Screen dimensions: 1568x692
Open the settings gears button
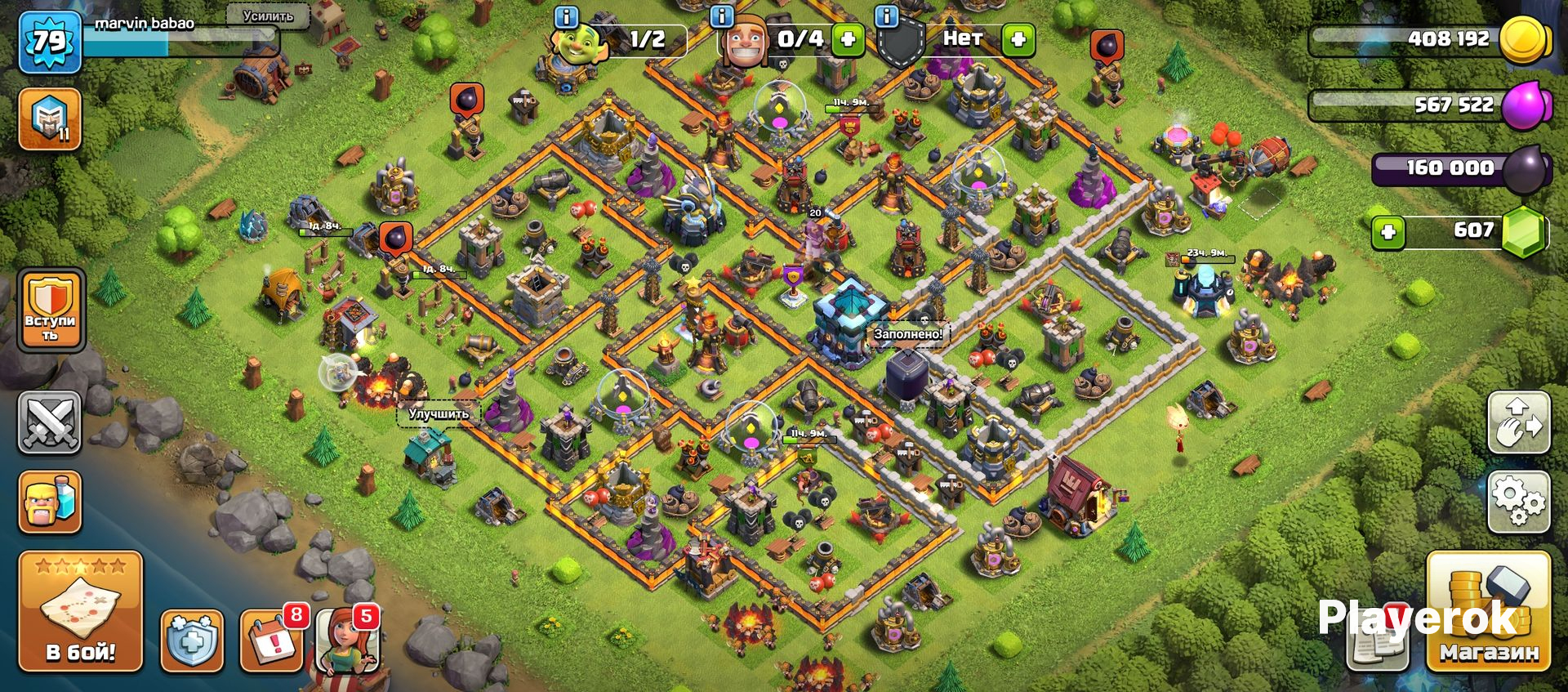pyautogui.click(x=1518, y=502)
